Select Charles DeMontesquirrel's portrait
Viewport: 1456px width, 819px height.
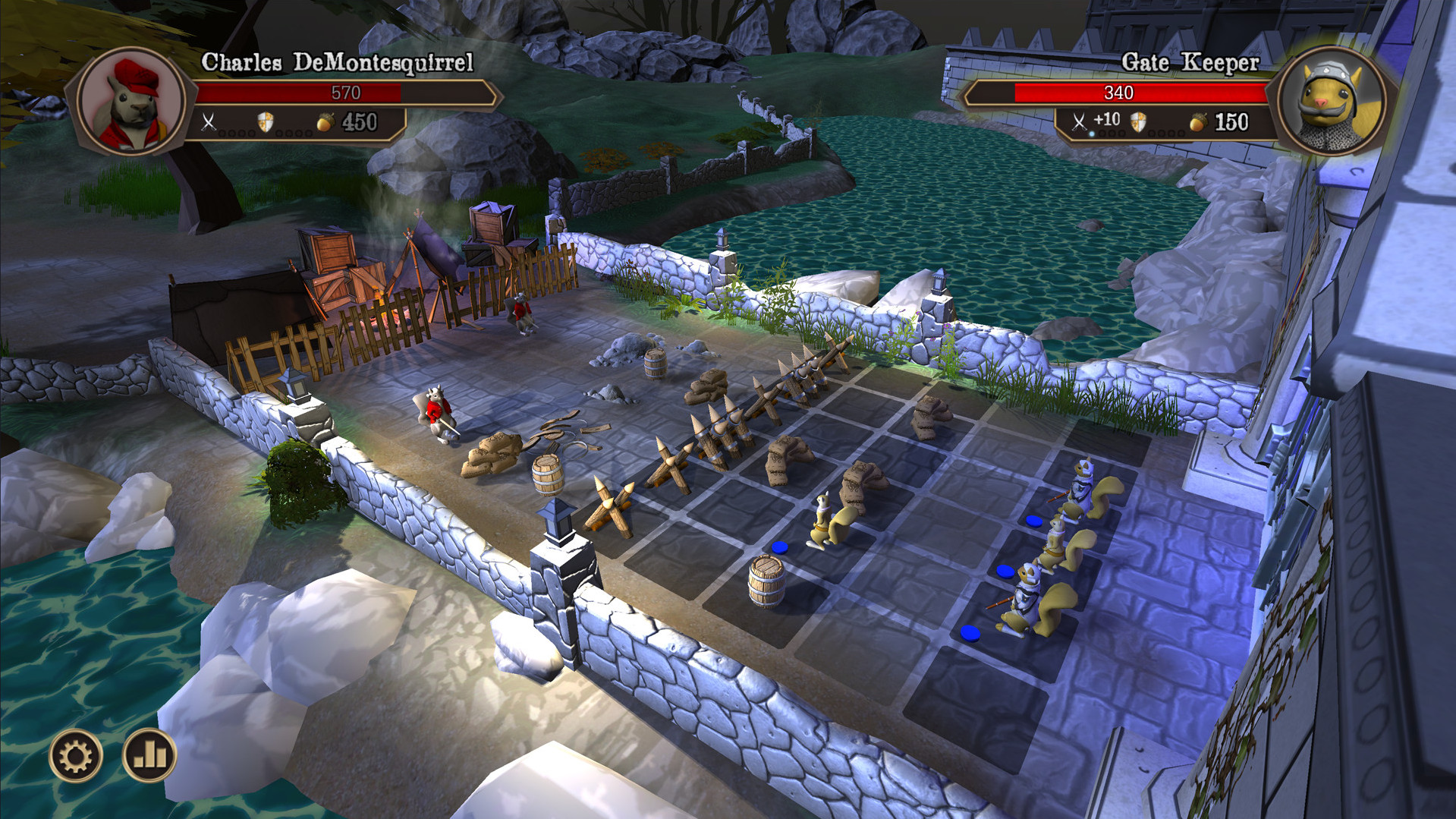point(132,102)
